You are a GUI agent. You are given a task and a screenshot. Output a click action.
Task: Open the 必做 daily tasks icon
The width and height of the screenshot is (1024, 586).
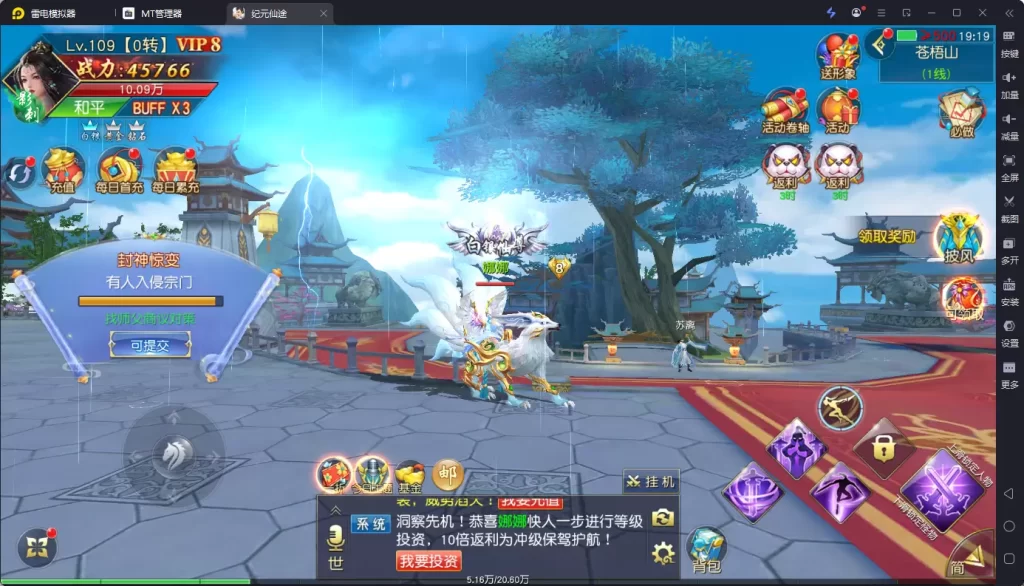coord(961,112)
